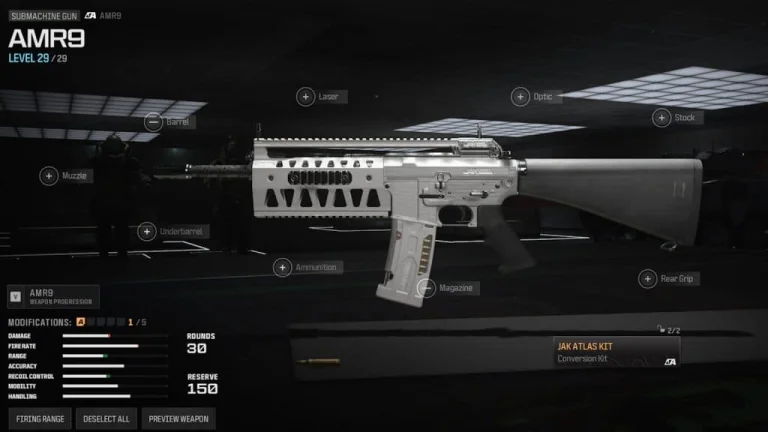Viewport: 768px width, 432px height.
Task: Open the Barrel attachment slot
Action: (153, 122)
